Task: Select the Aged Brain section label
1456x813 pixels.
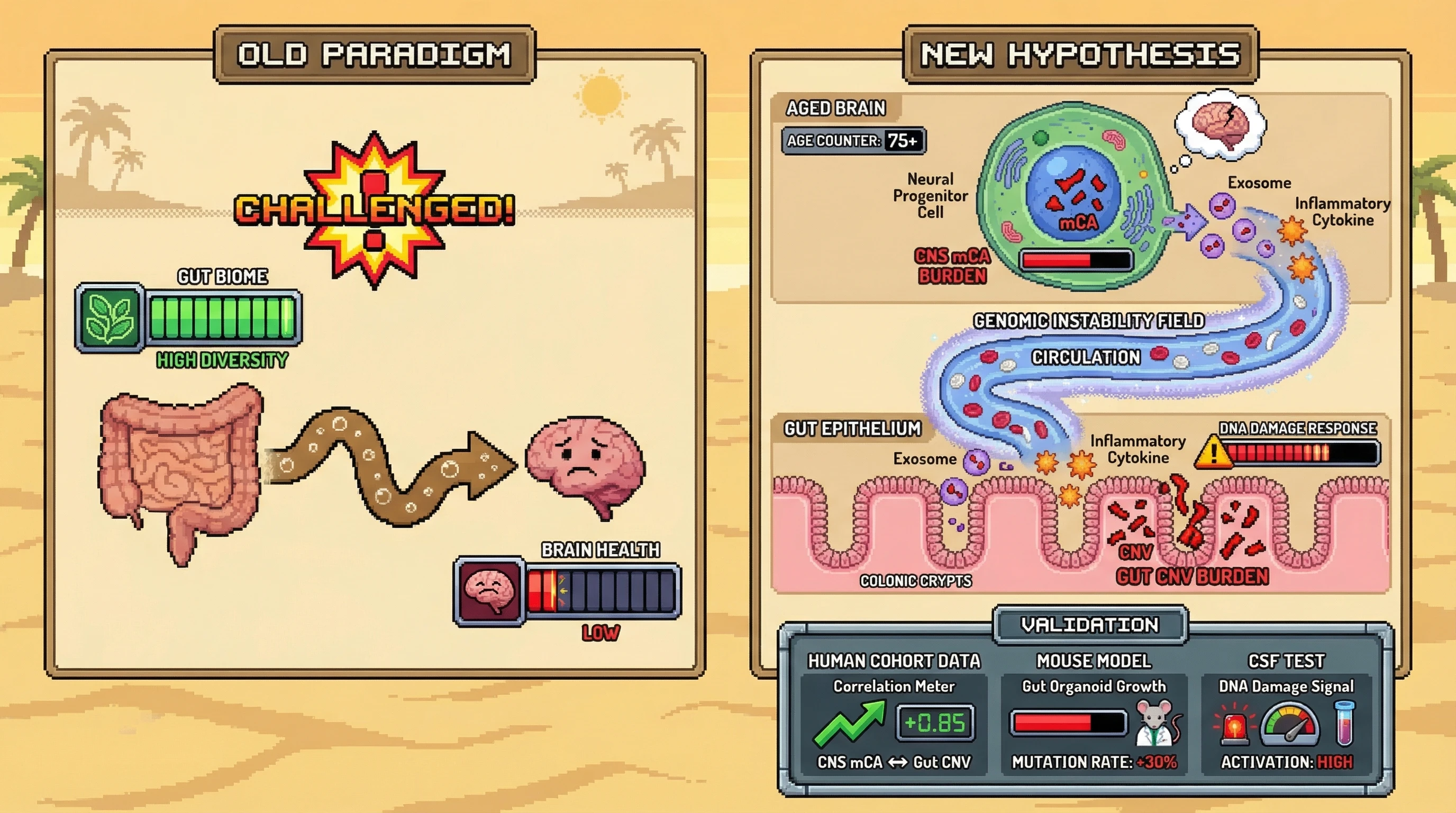Action: click(835, 108)
